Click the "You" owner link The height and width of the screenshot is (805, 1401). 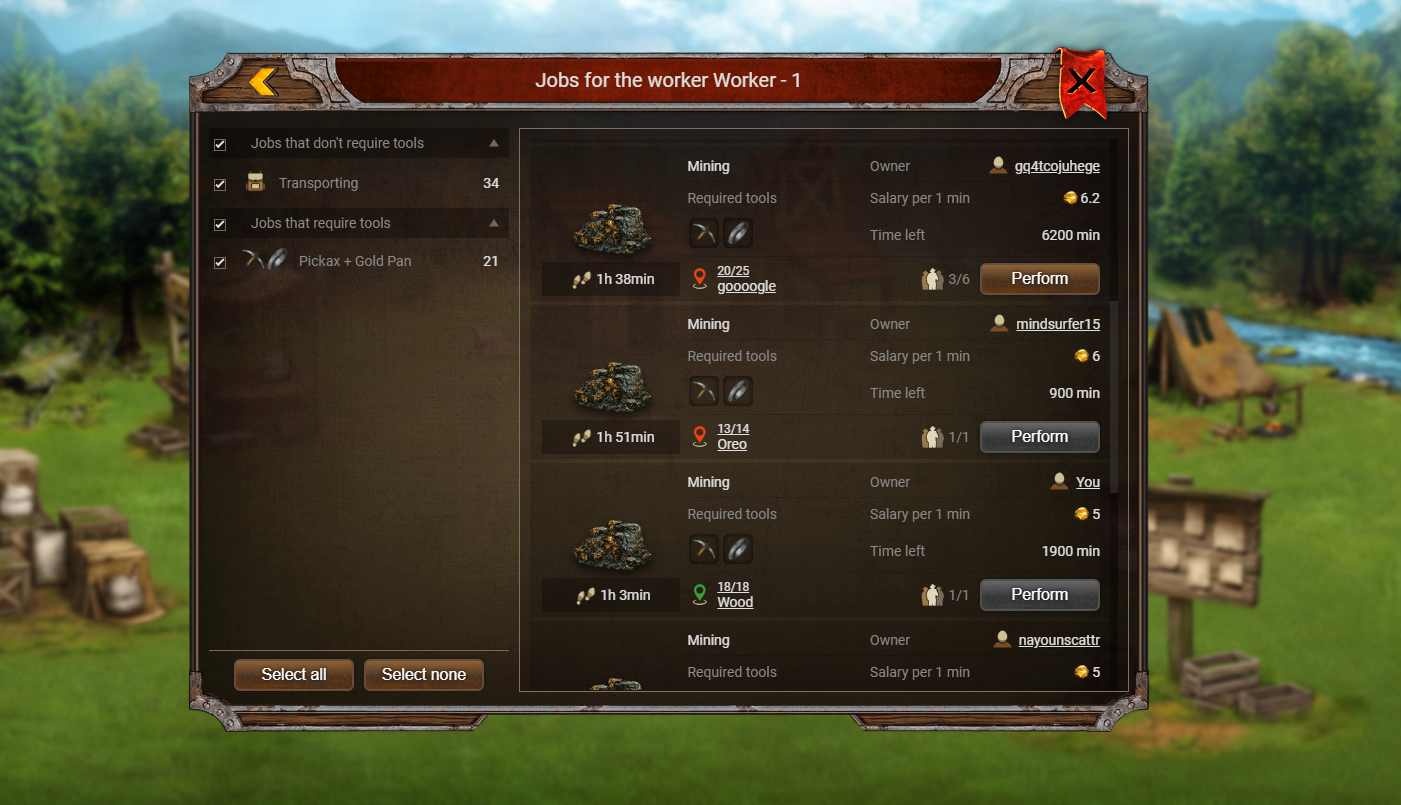click(x=1088, y=483)
